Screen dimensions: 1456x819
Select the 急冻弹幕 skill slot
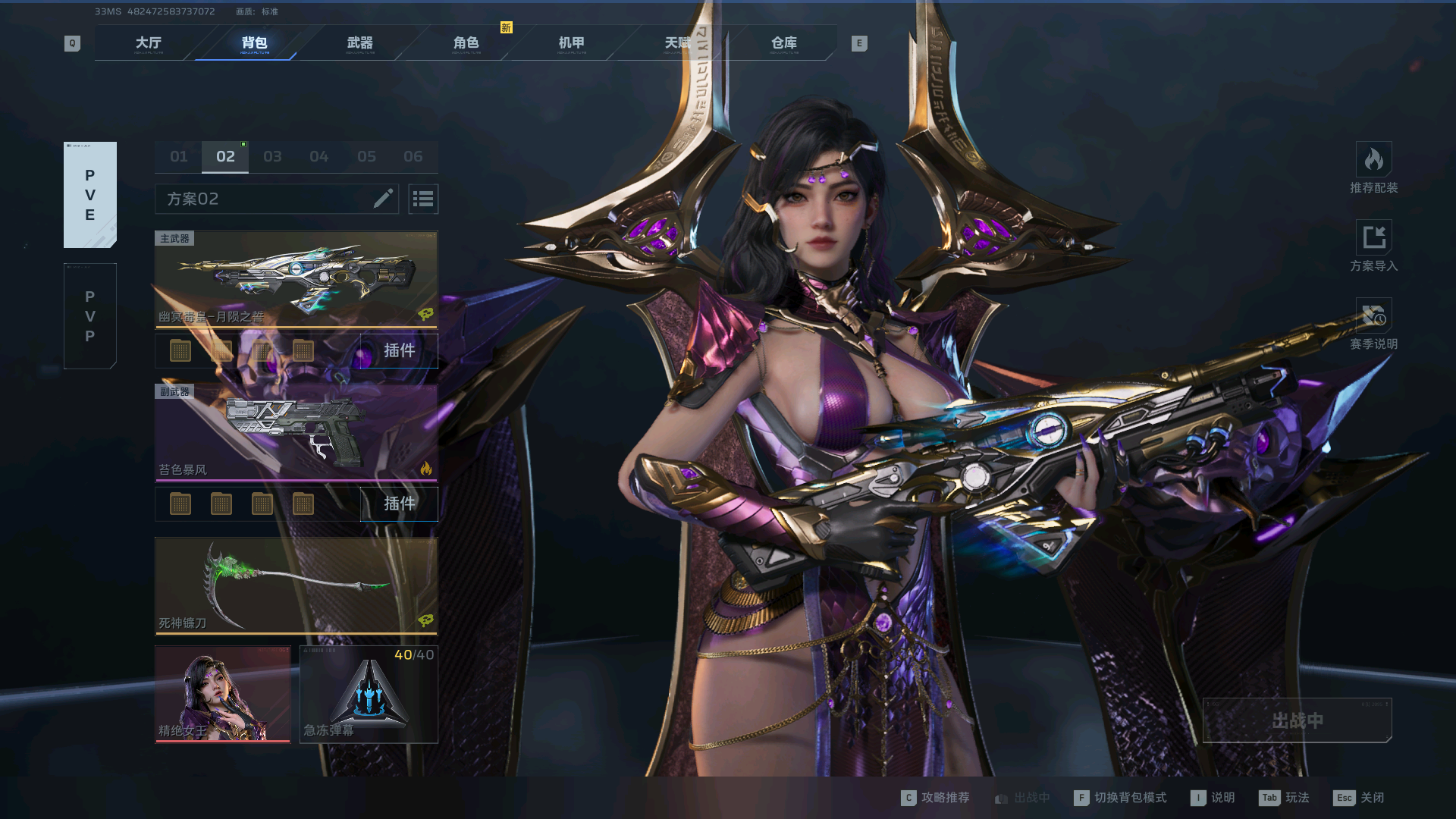pos(369,694)
